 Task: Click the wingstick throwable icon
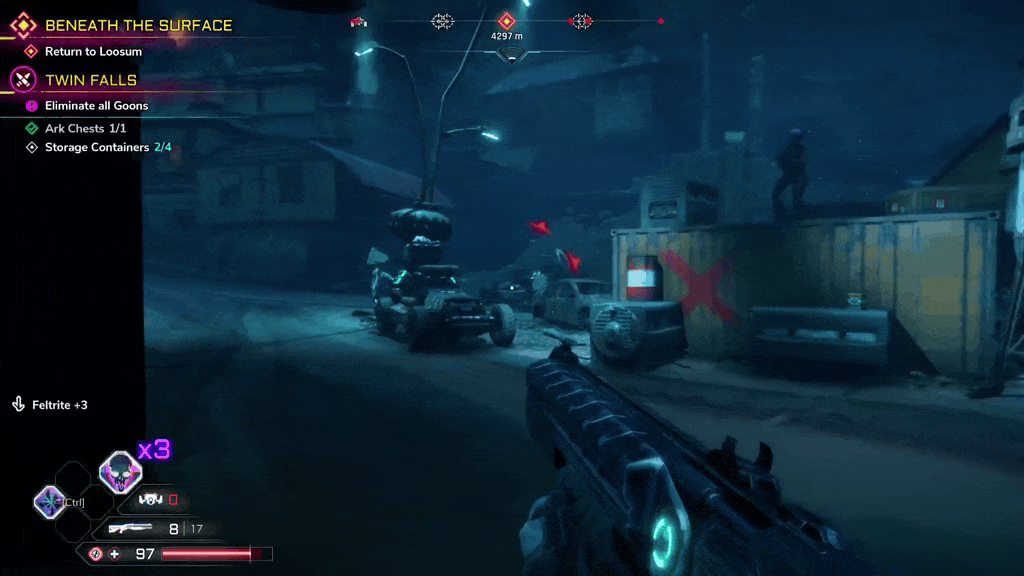coord(151,499)
